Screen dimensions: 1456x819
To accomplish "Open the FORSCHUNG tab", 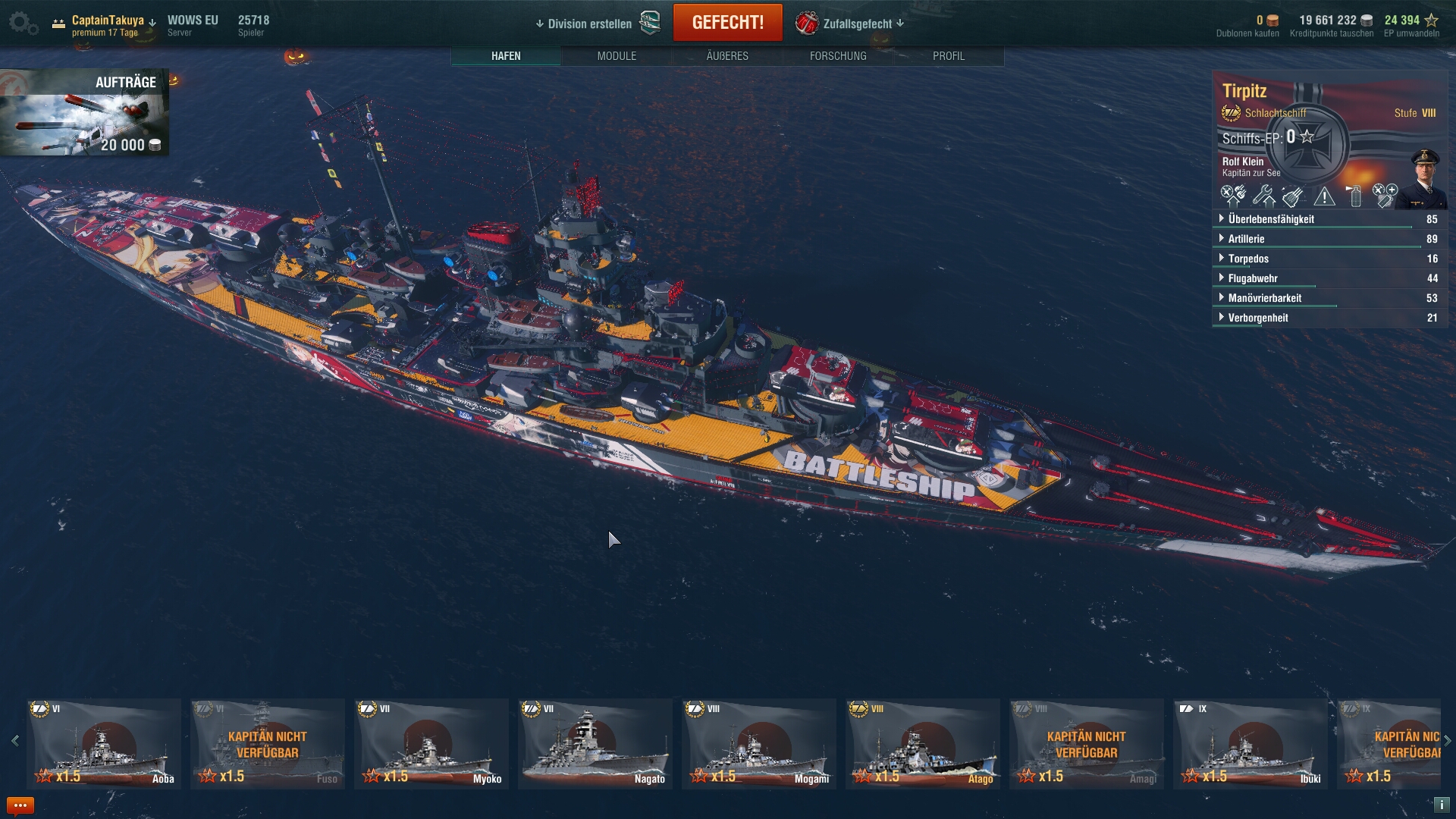I will pyautogui.click(x=838, y=56).
